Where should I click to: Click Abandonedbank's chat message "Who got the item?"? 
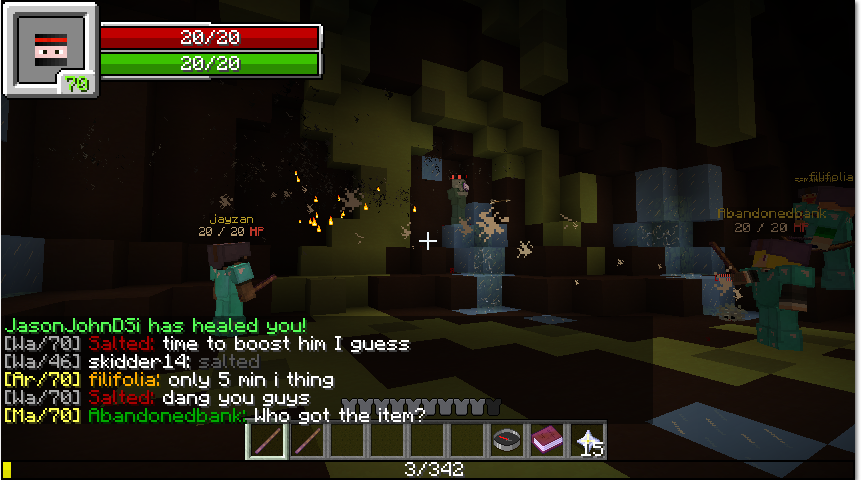tap(339, 415)
